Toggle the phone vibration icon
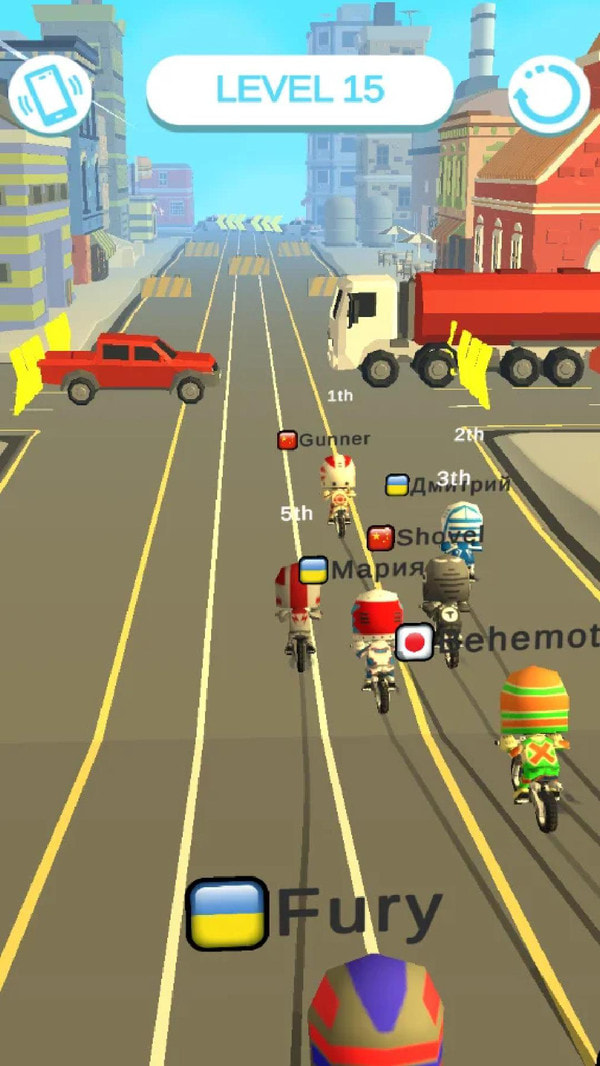The height and width of the screenshot is (1066, 600). click(x=50, y=92)
